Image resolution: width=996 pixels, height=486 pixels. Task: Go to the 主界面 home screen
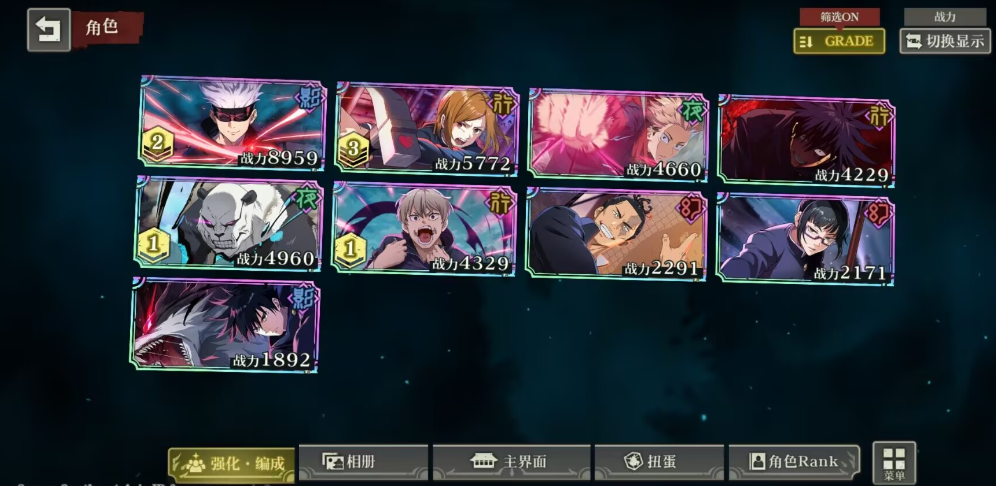click(x=511, y=462)
